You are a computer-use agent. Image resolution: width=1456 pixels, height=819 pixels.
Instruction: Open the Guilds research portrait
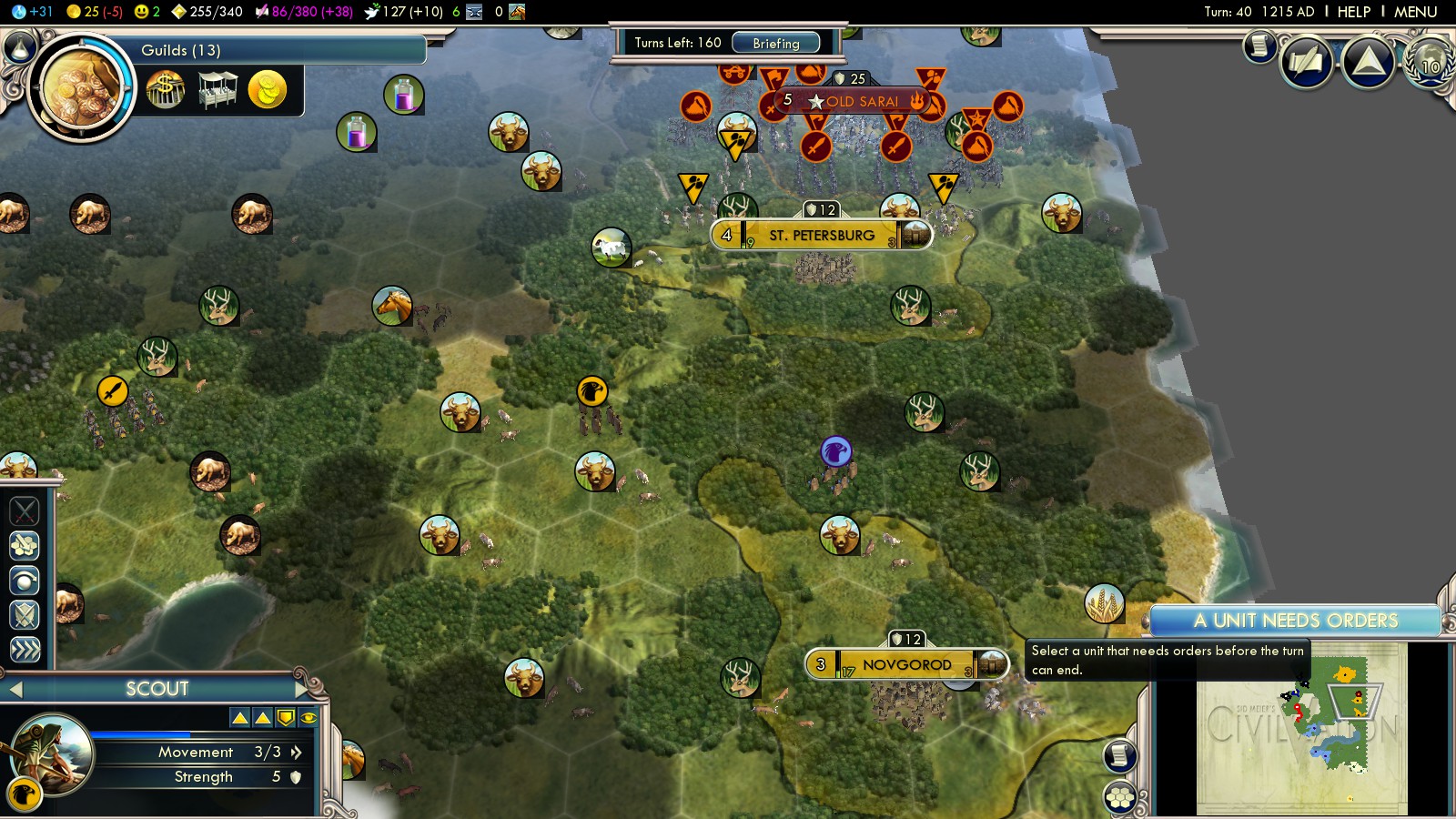81,88
